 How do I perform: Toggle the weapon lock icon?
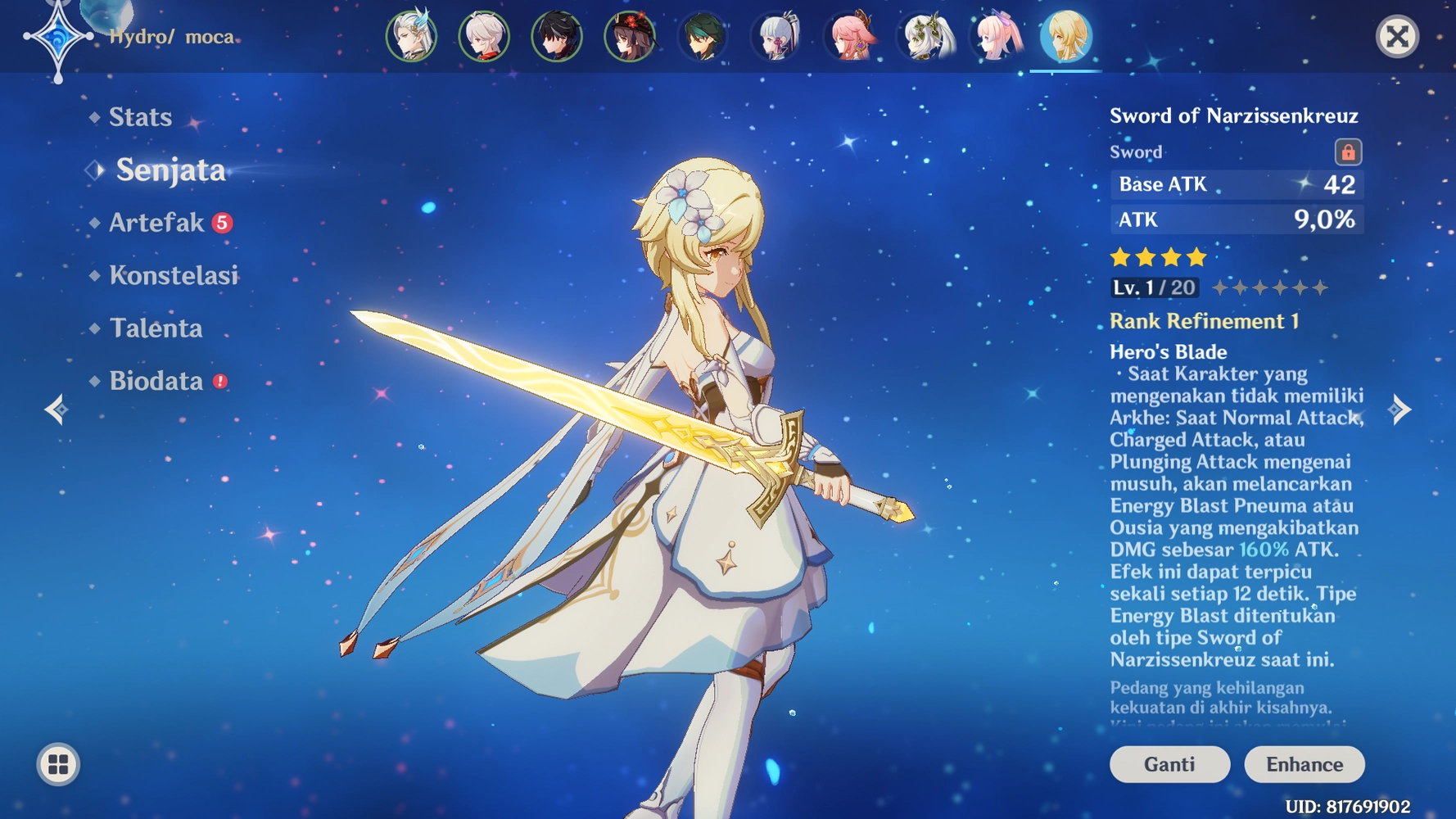[1348, 152]
